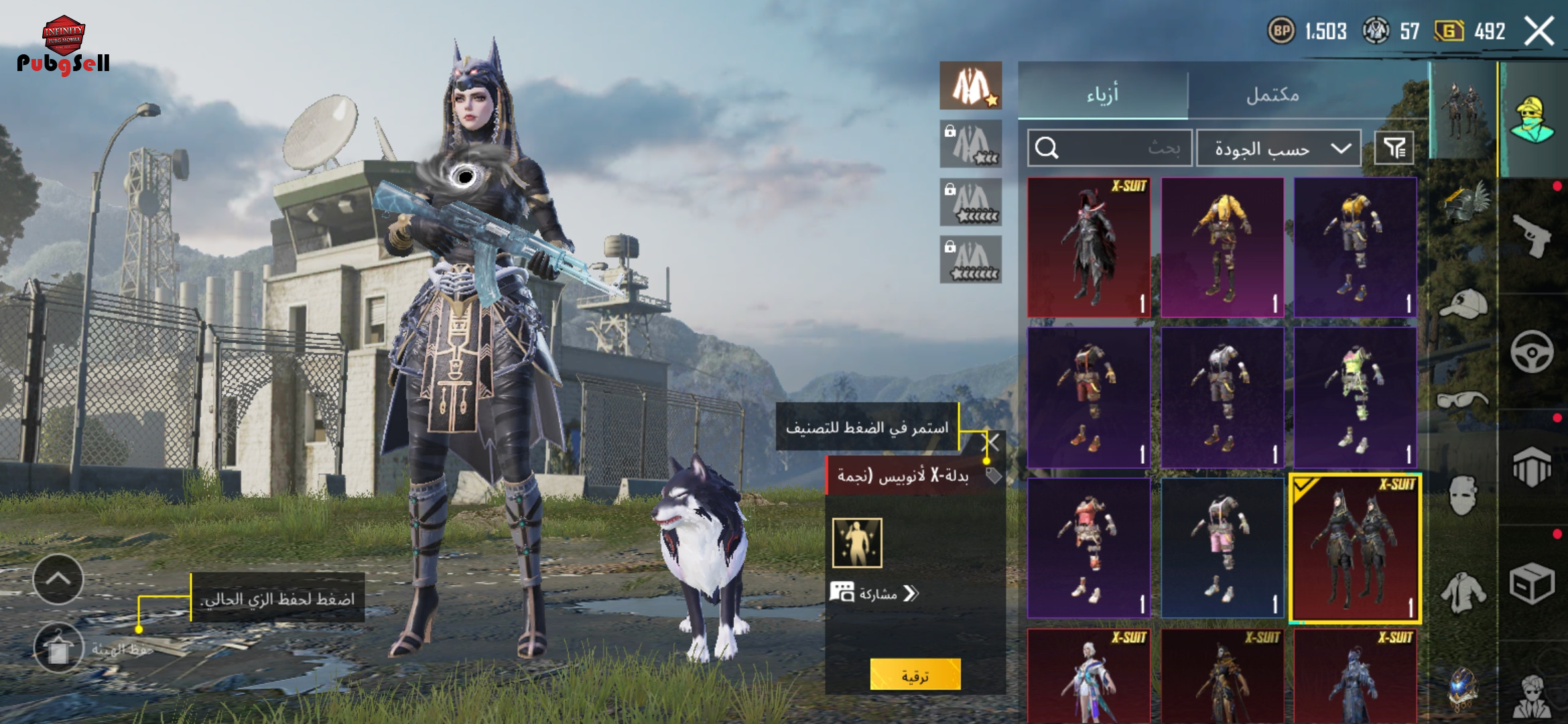Pick the green neon outfit tile

coord(1355,398)
